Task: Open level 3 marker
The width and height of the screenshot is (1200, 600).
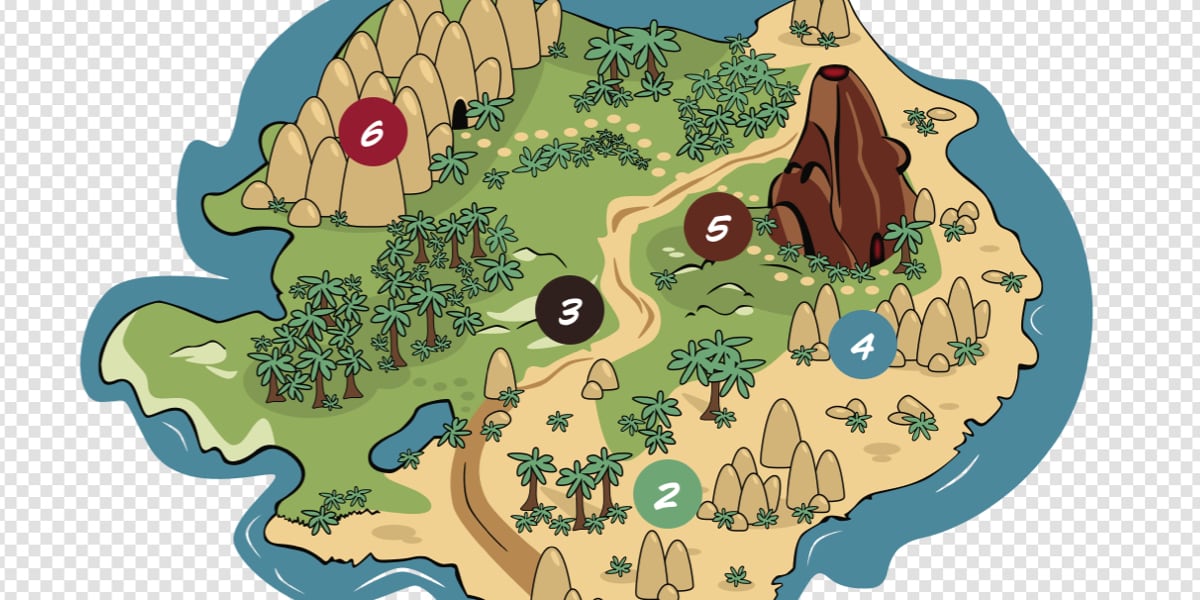Action: [x=569, y=310]
